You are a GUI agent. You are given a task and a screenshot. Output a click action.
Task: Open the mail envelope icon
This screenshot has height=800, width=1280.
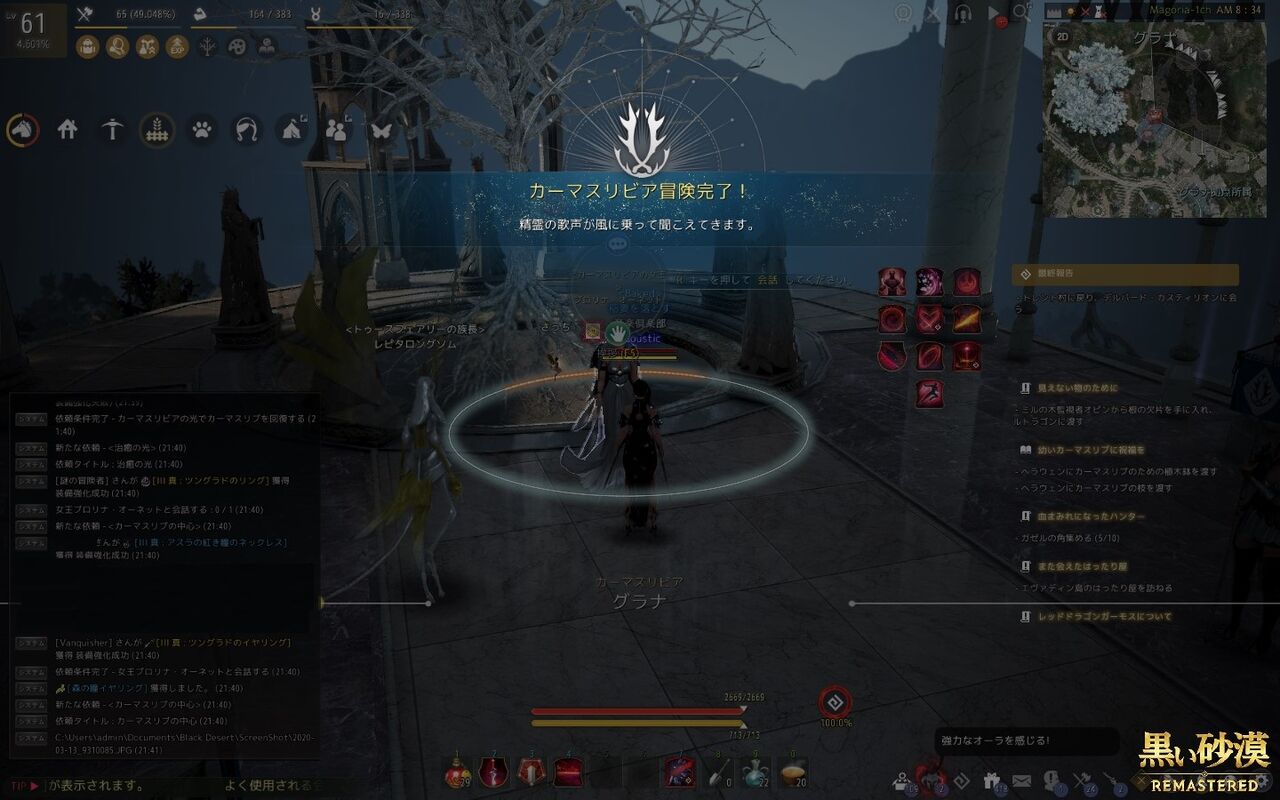(1021, 779)
